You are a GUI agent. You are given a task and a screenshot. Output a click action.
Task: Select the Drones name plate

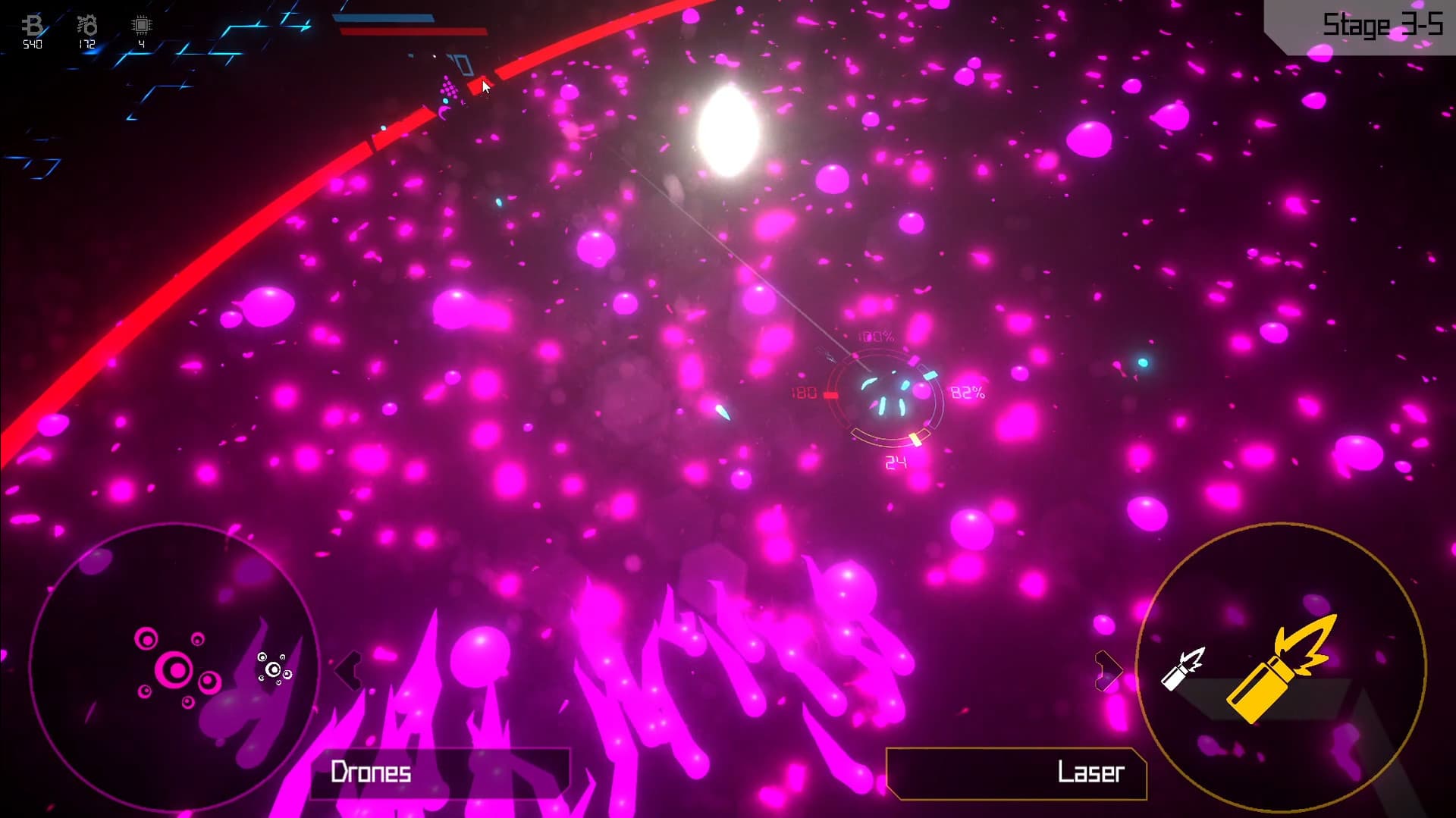pos(371,773)
